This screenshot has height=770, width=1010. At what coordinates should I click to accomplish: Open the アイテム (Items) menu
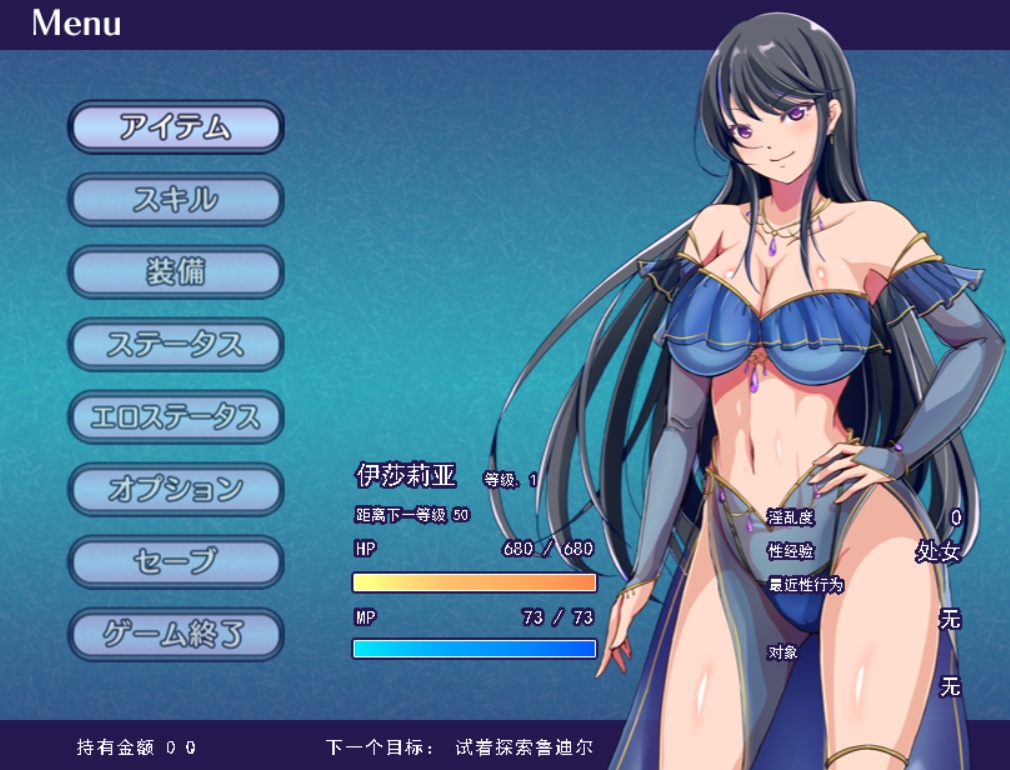pos(176,127)
